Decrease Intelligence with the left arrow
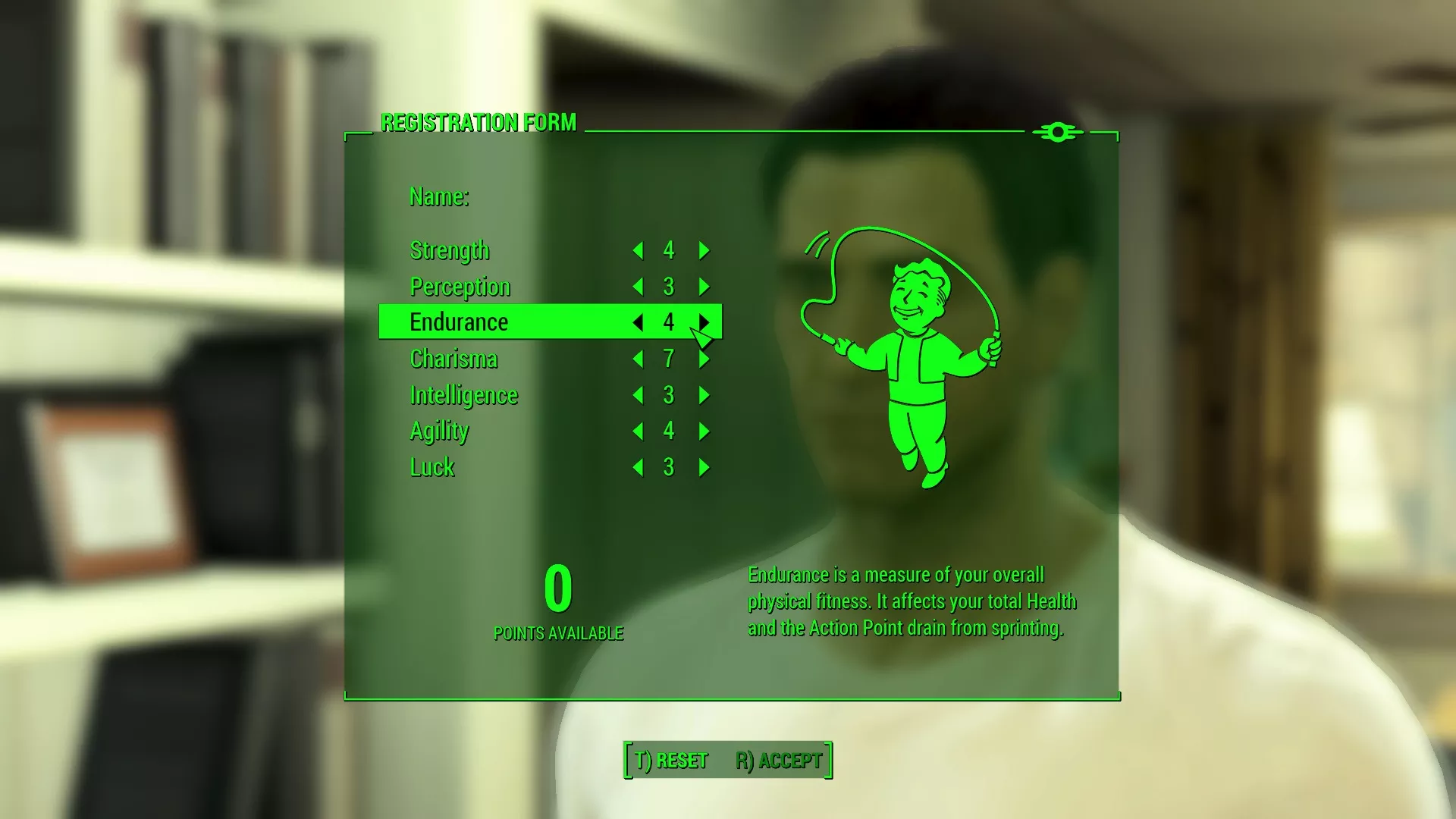Image resolution: width=1456 pixels, height=819 pixels. (637, 395)
